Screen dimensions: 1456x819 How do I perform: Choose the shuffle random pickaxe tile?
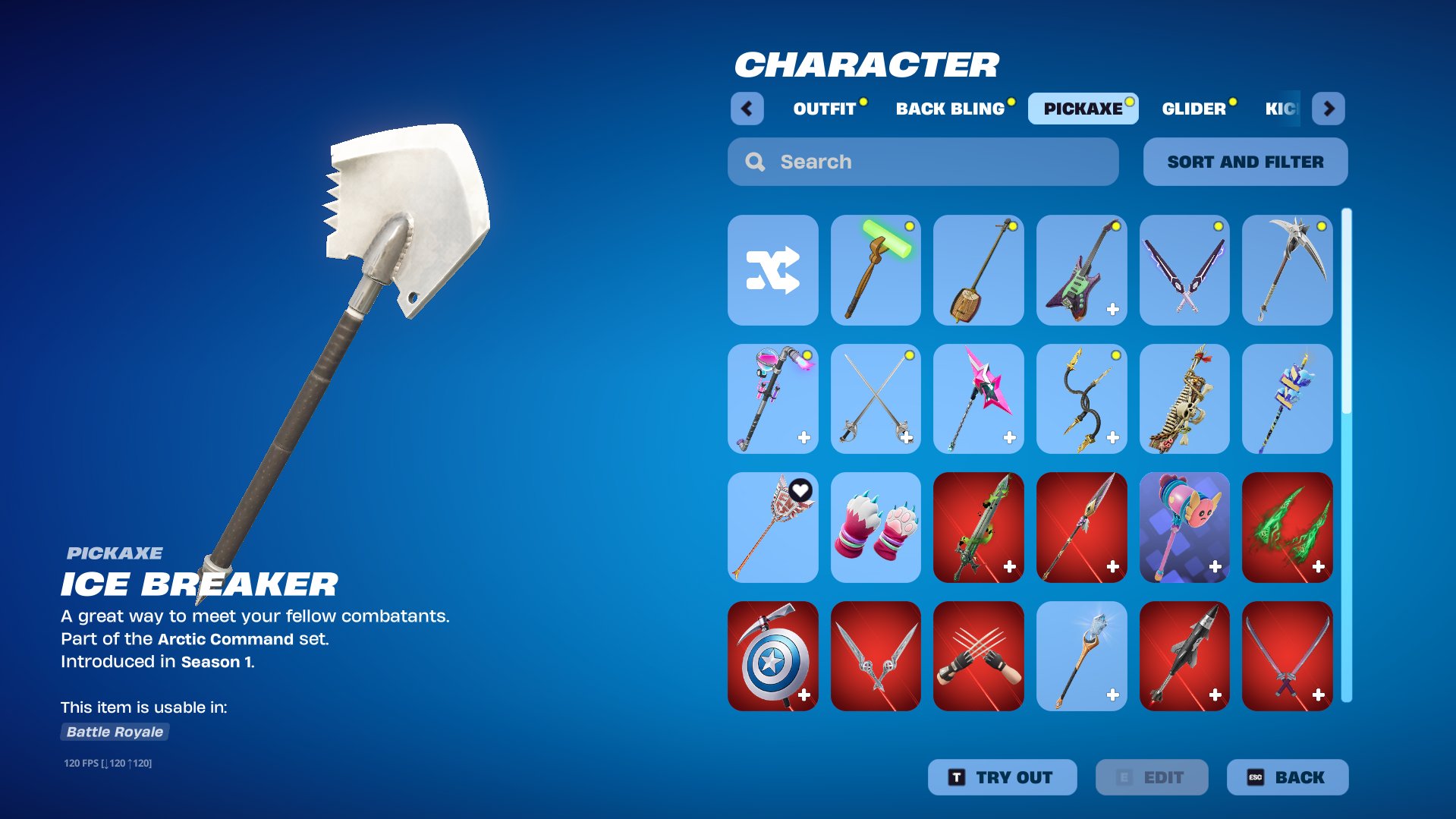[x=772, y=270]
